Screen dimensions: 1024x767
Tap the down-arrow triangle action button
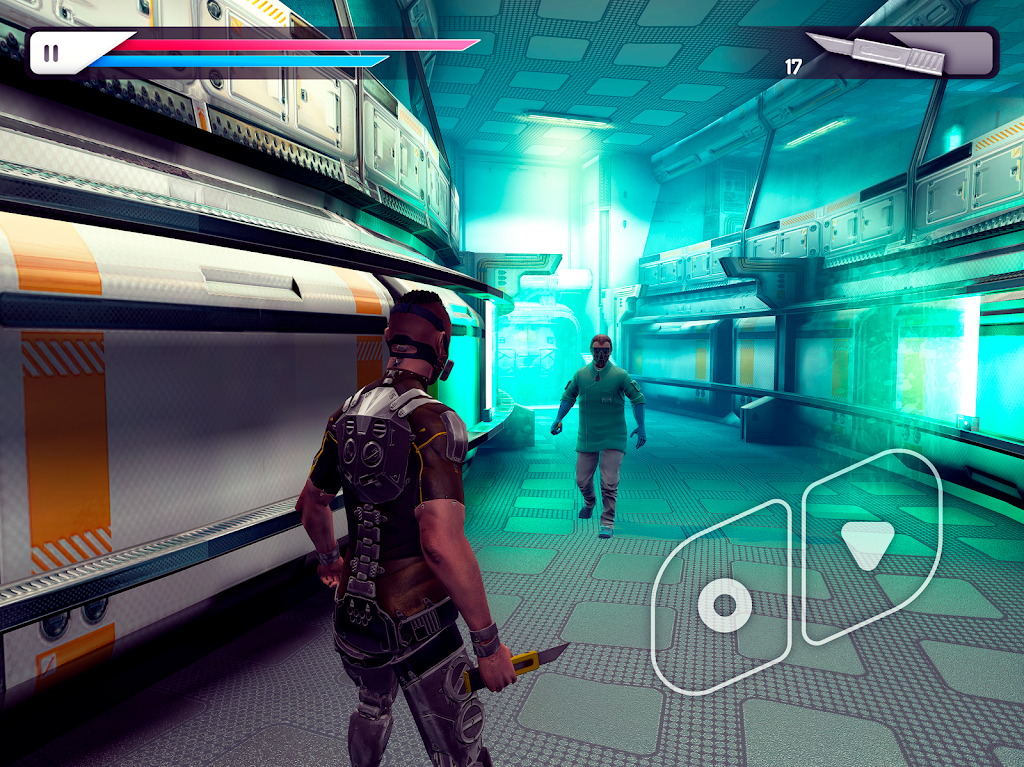point(867,544)
